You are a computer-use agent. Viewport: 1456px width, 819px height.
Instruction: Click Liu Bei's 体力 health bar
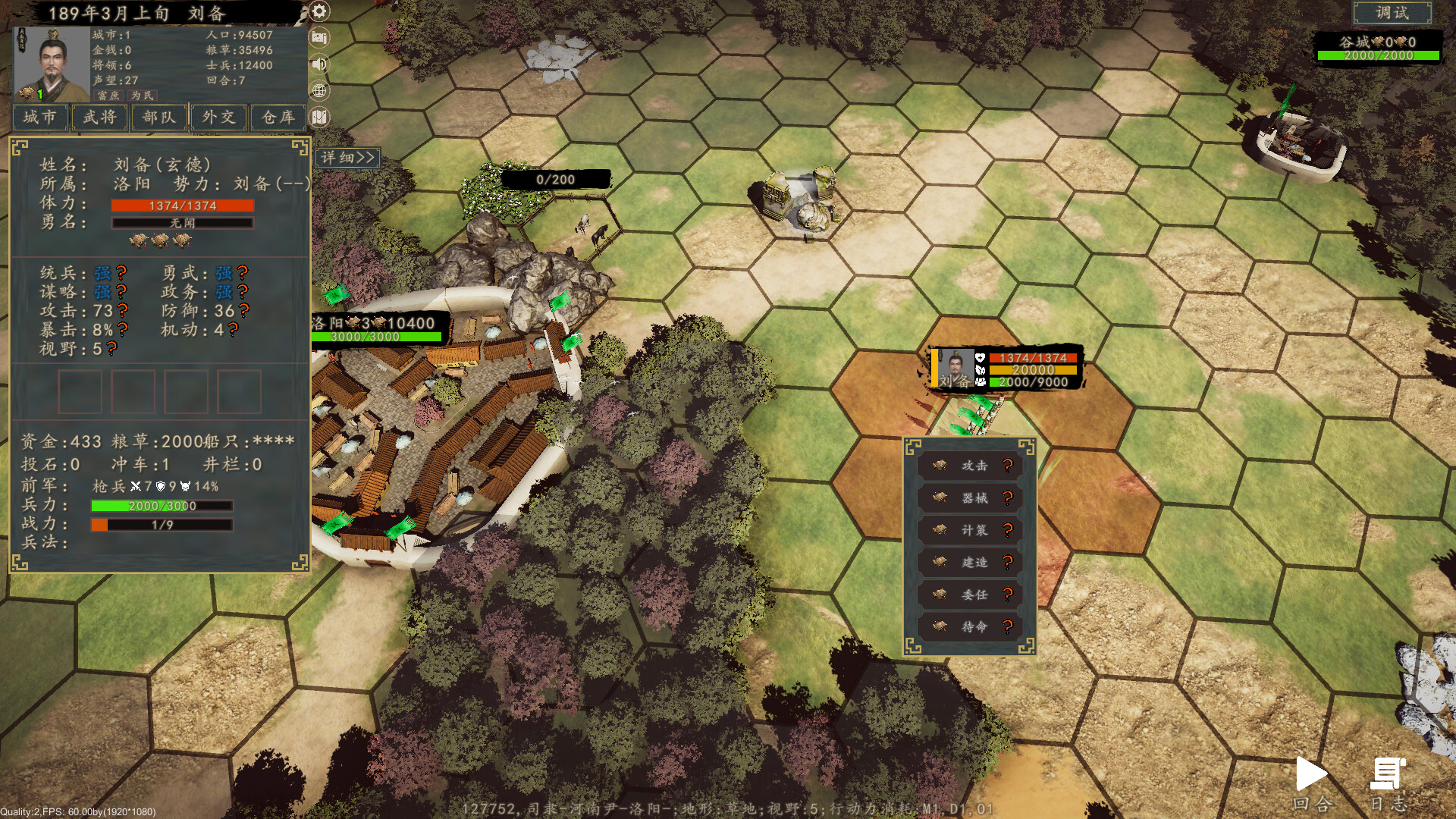pyautogui.click(x=182, y=205)
